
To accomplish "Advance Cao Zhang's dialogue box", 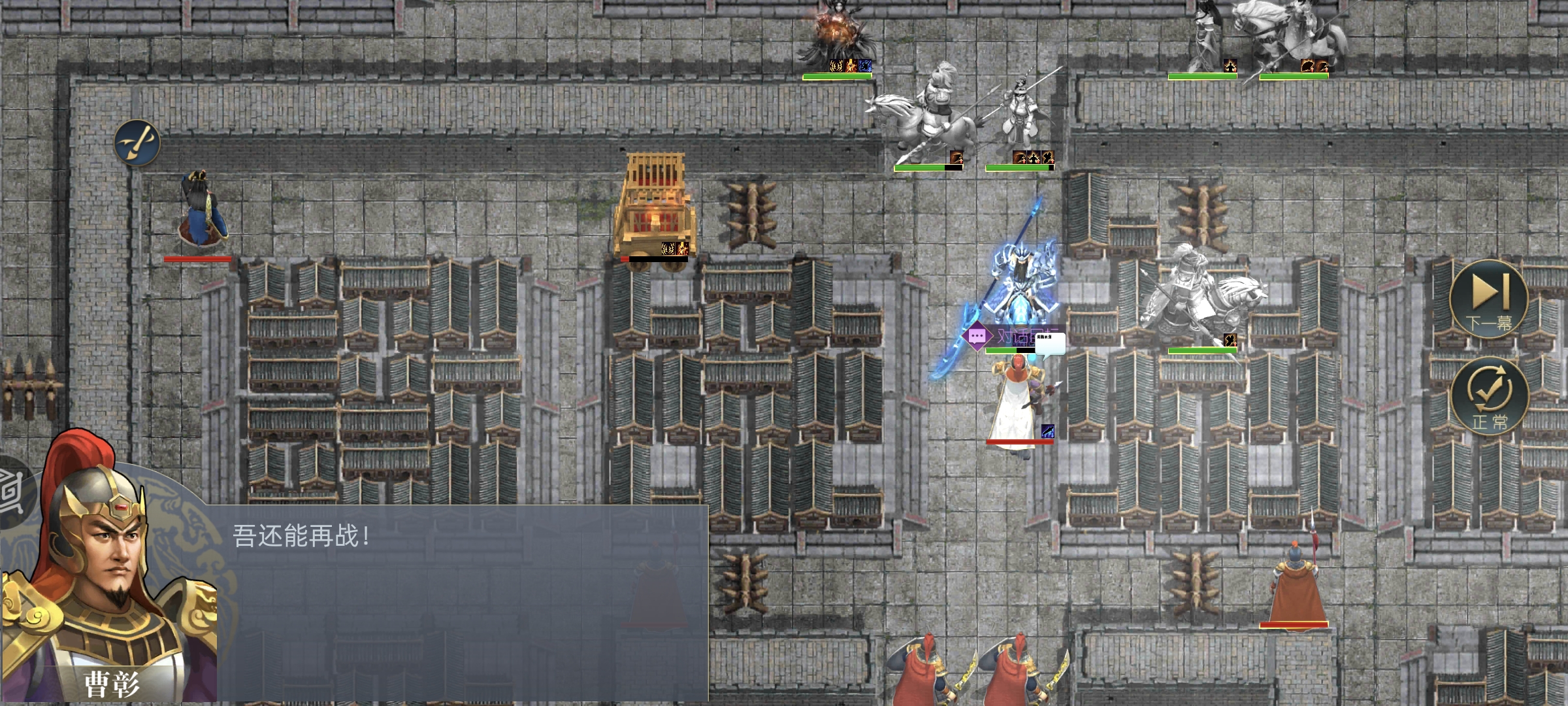I will pos(457,601).
